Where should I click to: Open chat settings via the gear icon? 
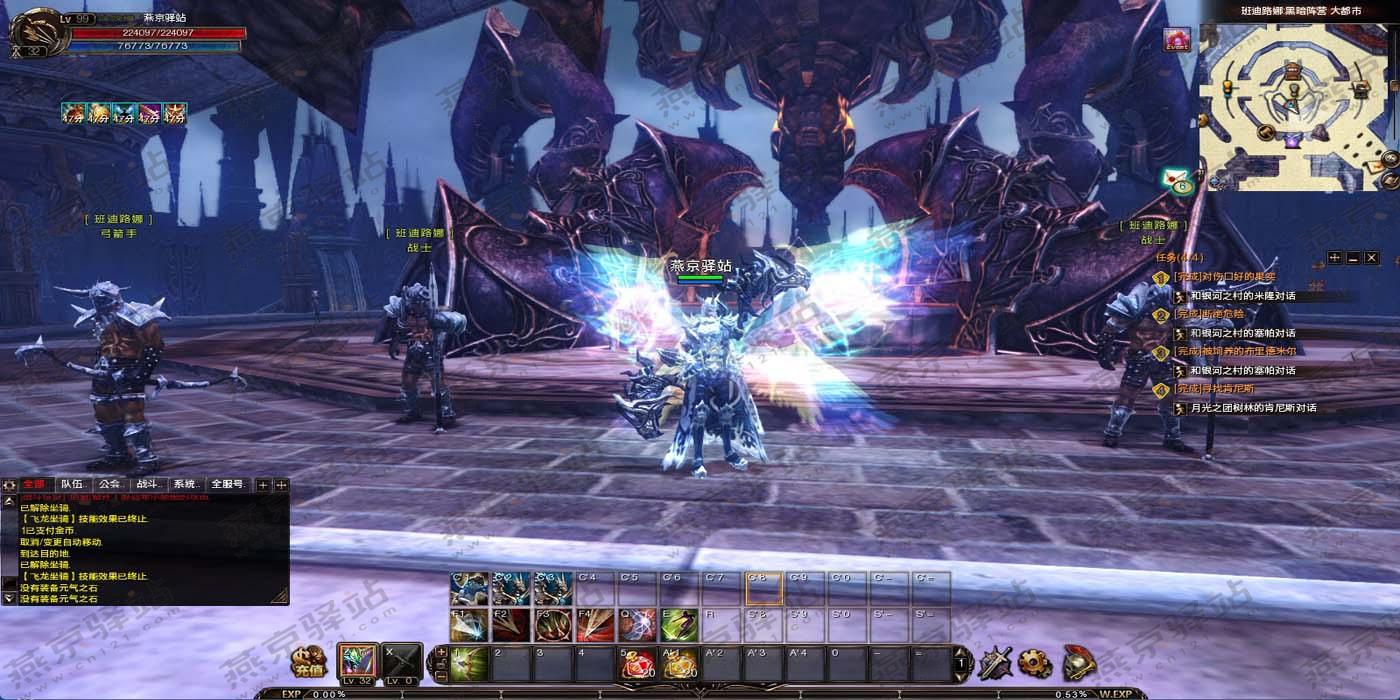pyautogui.click(x=10, y=485)
